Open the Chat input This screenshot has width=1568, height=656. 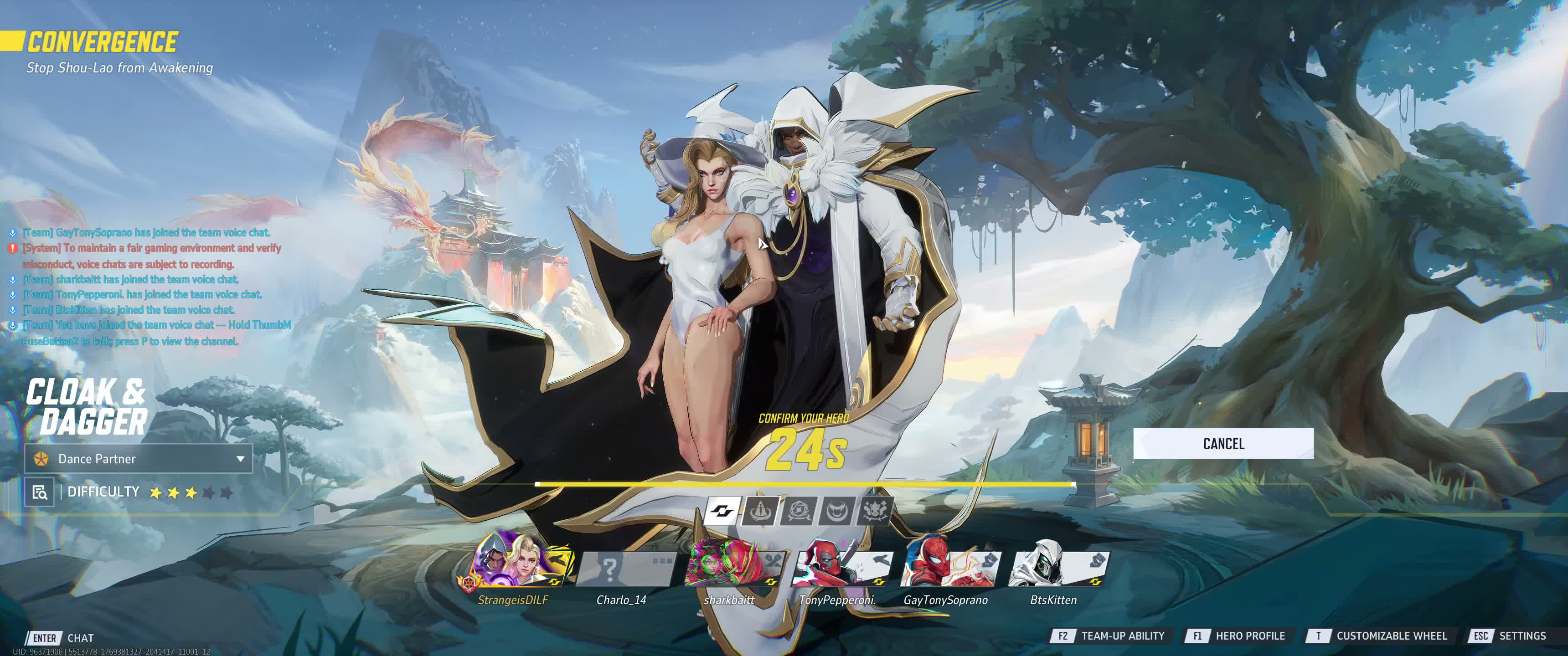point(61,638)
